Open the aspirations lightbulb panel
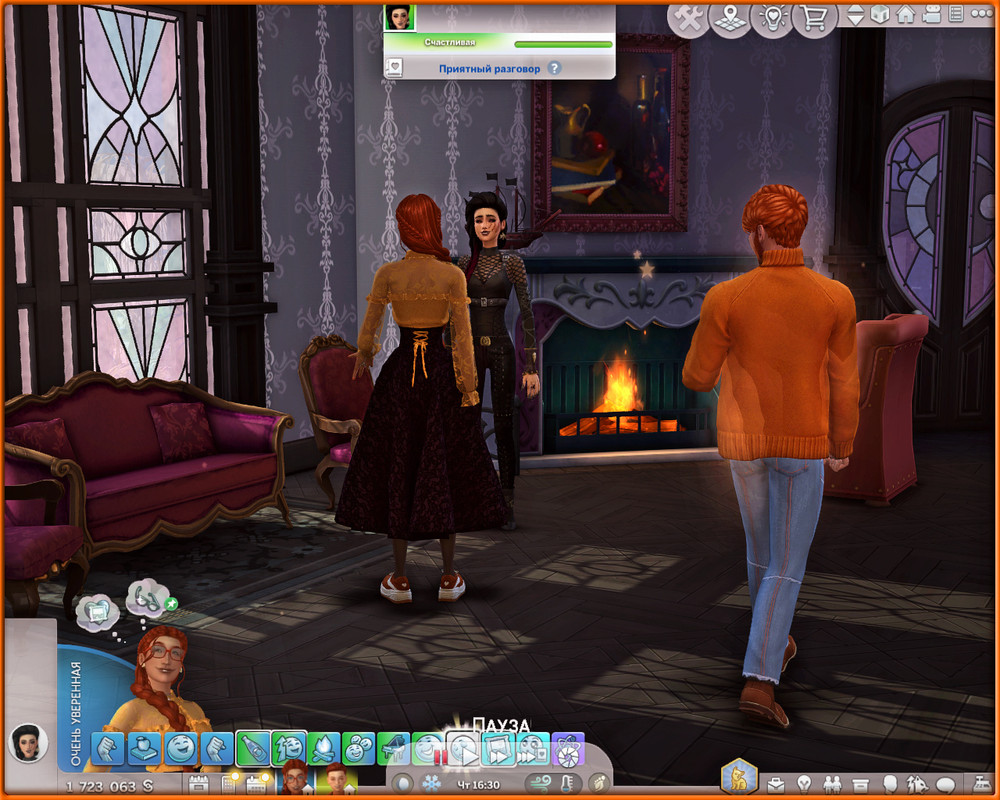The image size is (1000, 800). pyautogui.click(x=803, y=783)
